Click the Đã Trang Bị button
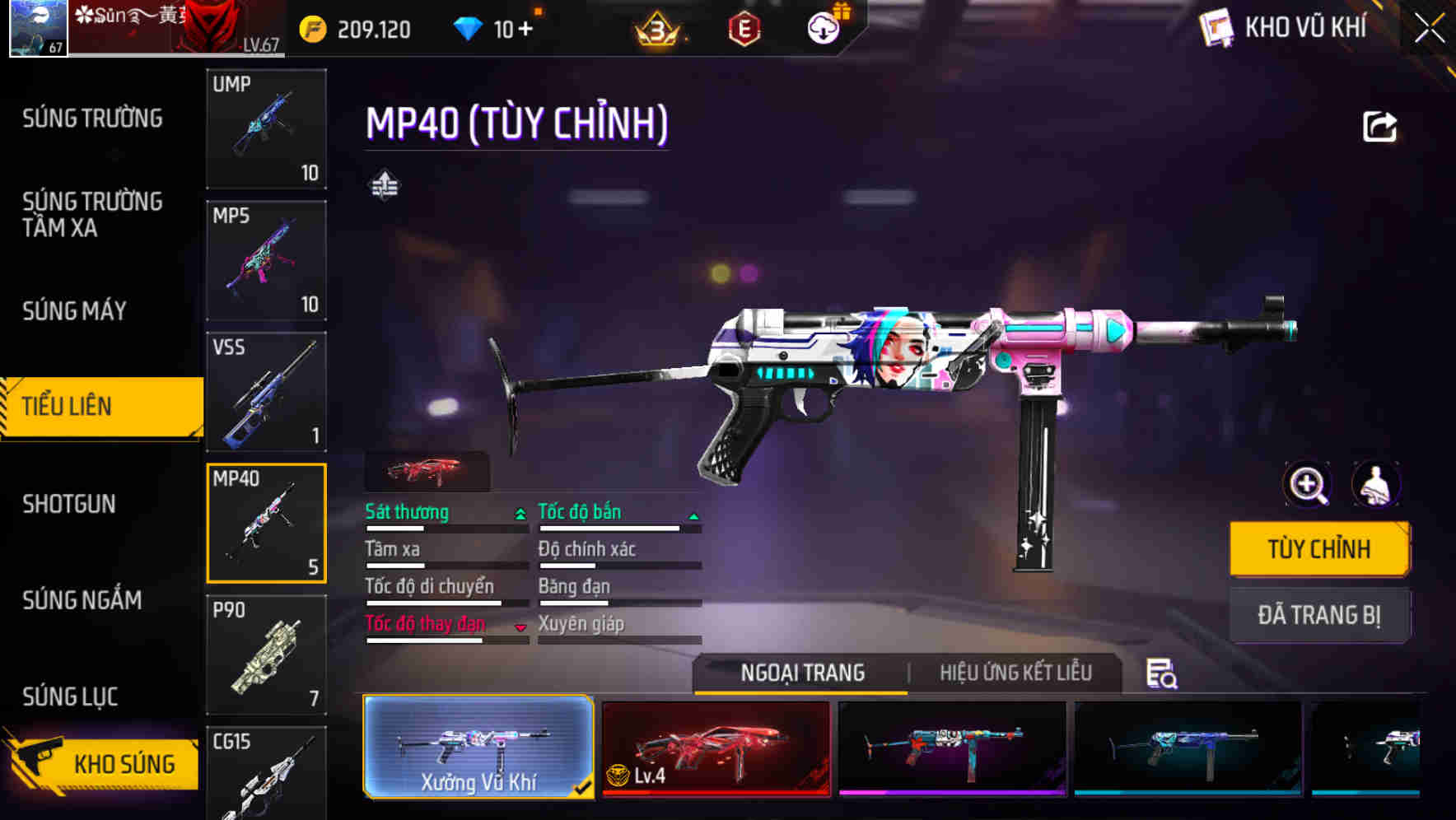The height and width of the screenshot is (820, 1456). tap(1319, 615)
